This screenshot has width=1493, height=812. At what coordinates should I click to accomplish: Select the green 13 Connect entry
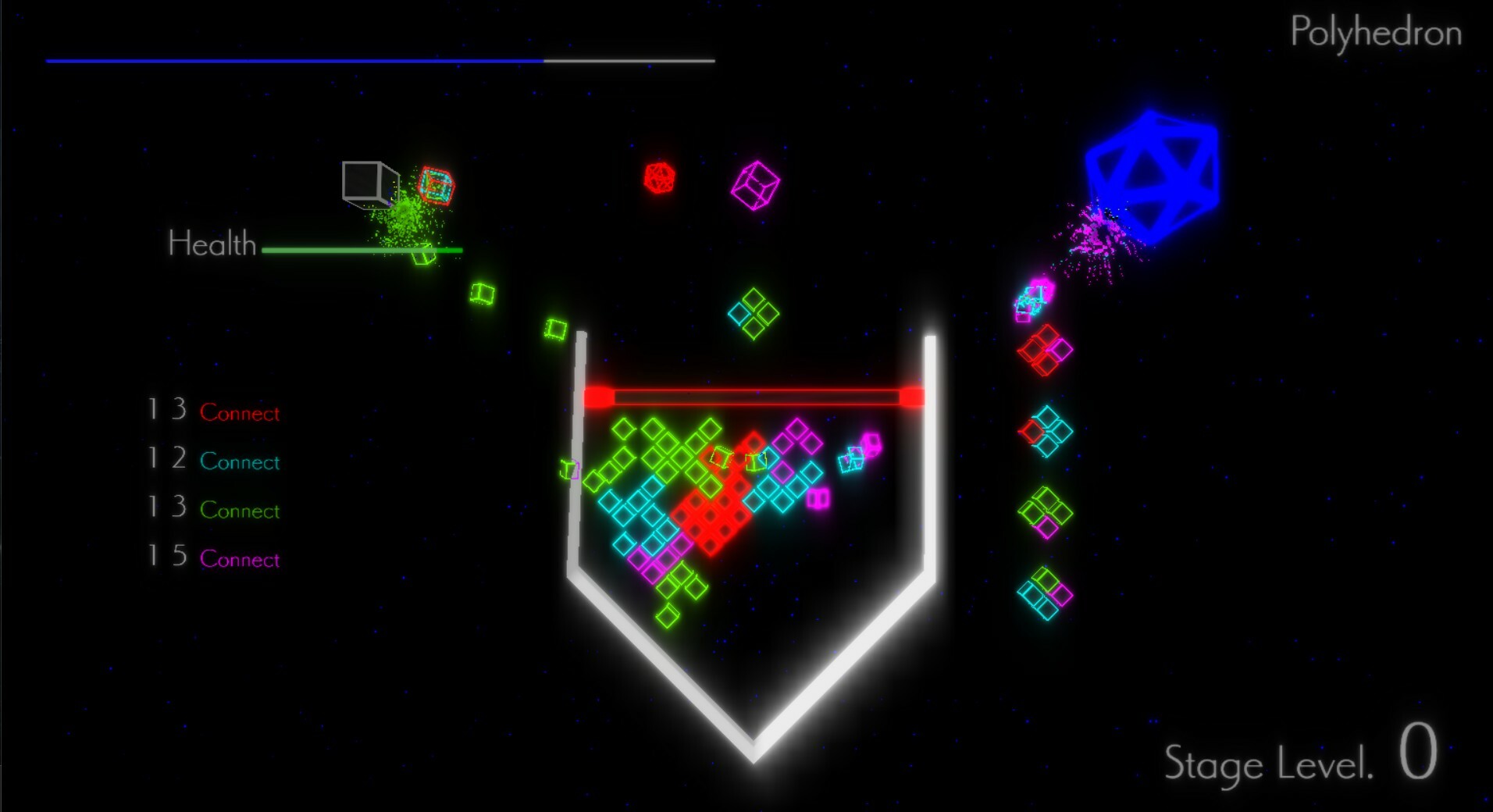(213, 510)
